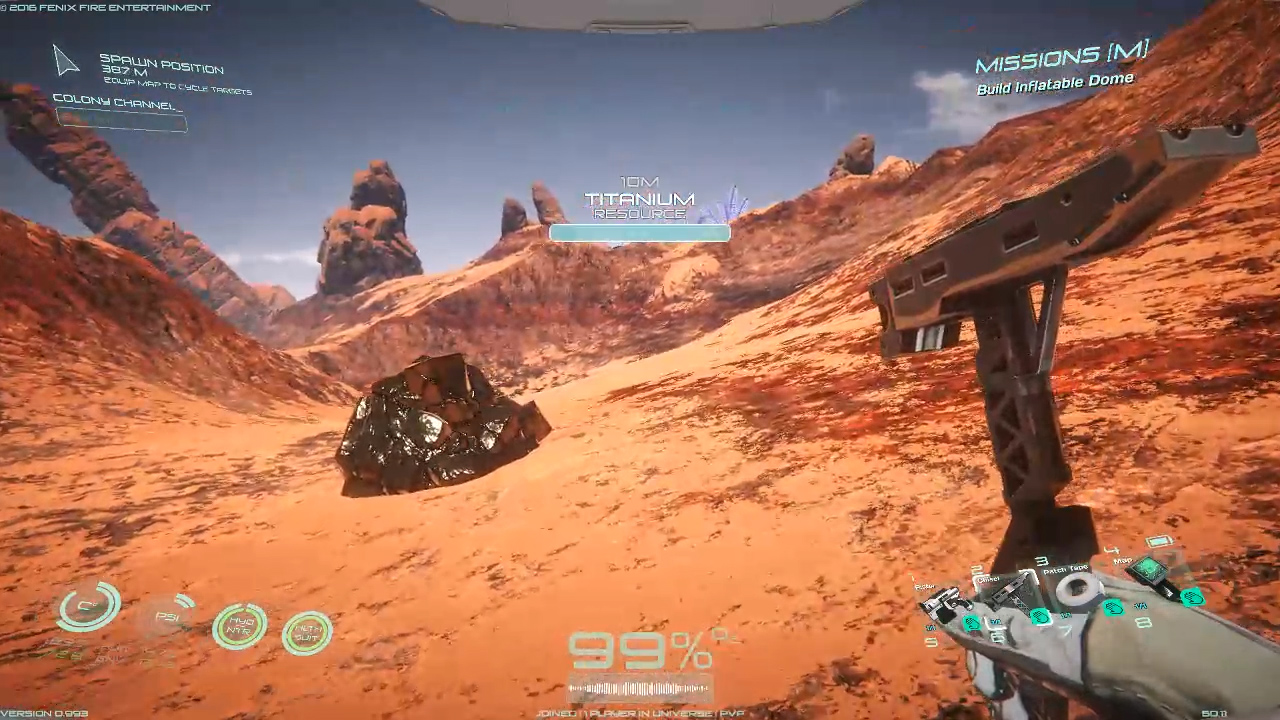Click the HYD NTR status gauge

[x=240, y=627]
